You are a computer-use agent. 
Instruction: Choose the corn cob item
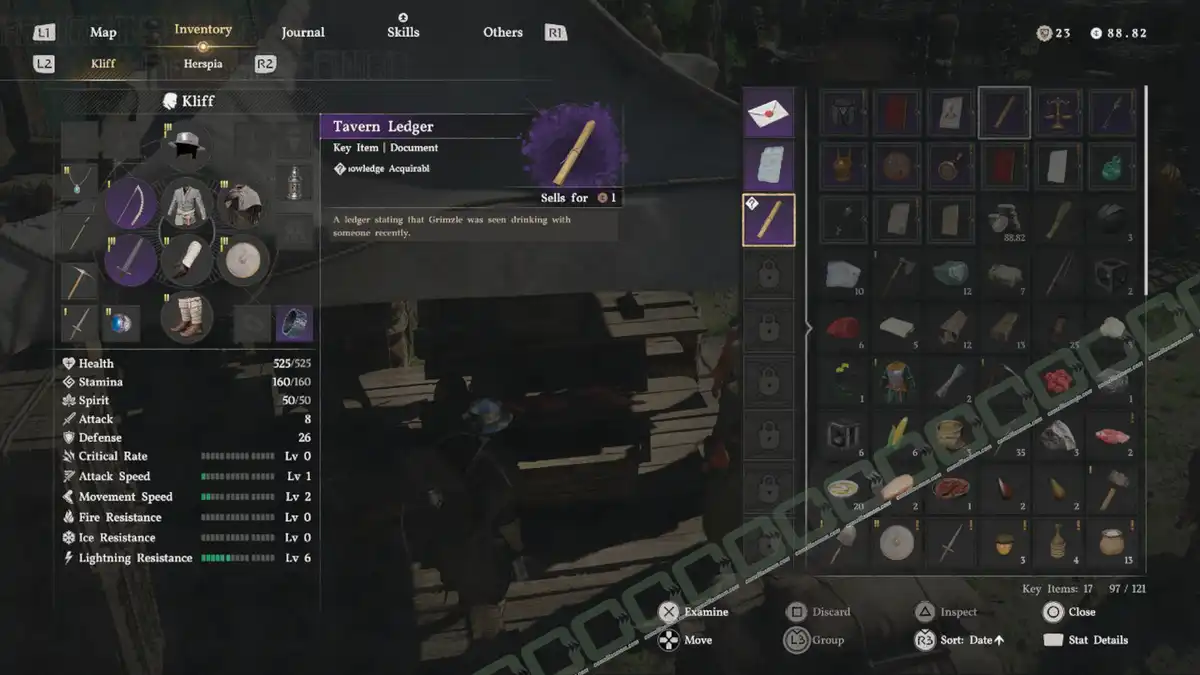895,433
